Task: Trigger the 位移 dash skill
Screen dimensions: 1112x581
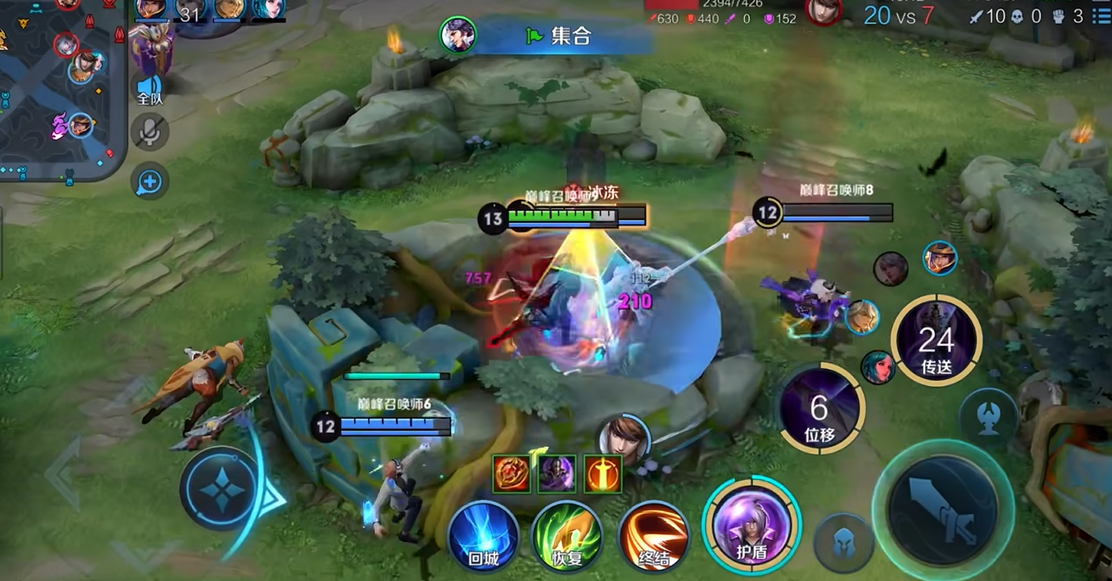Action: pos(821,408)
